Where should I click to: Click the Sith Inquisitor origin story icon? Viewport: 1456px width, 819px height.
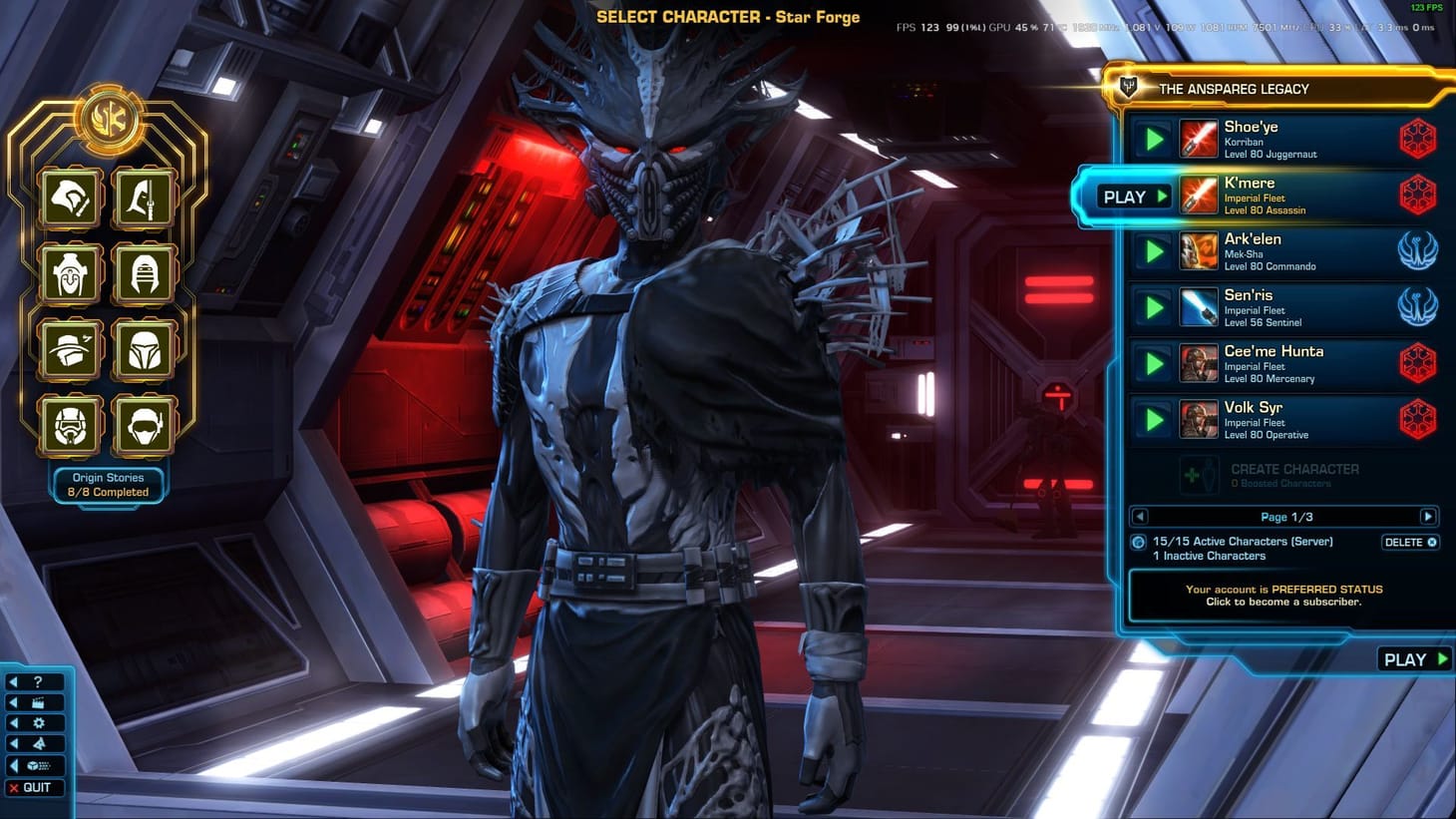point(70,271)
